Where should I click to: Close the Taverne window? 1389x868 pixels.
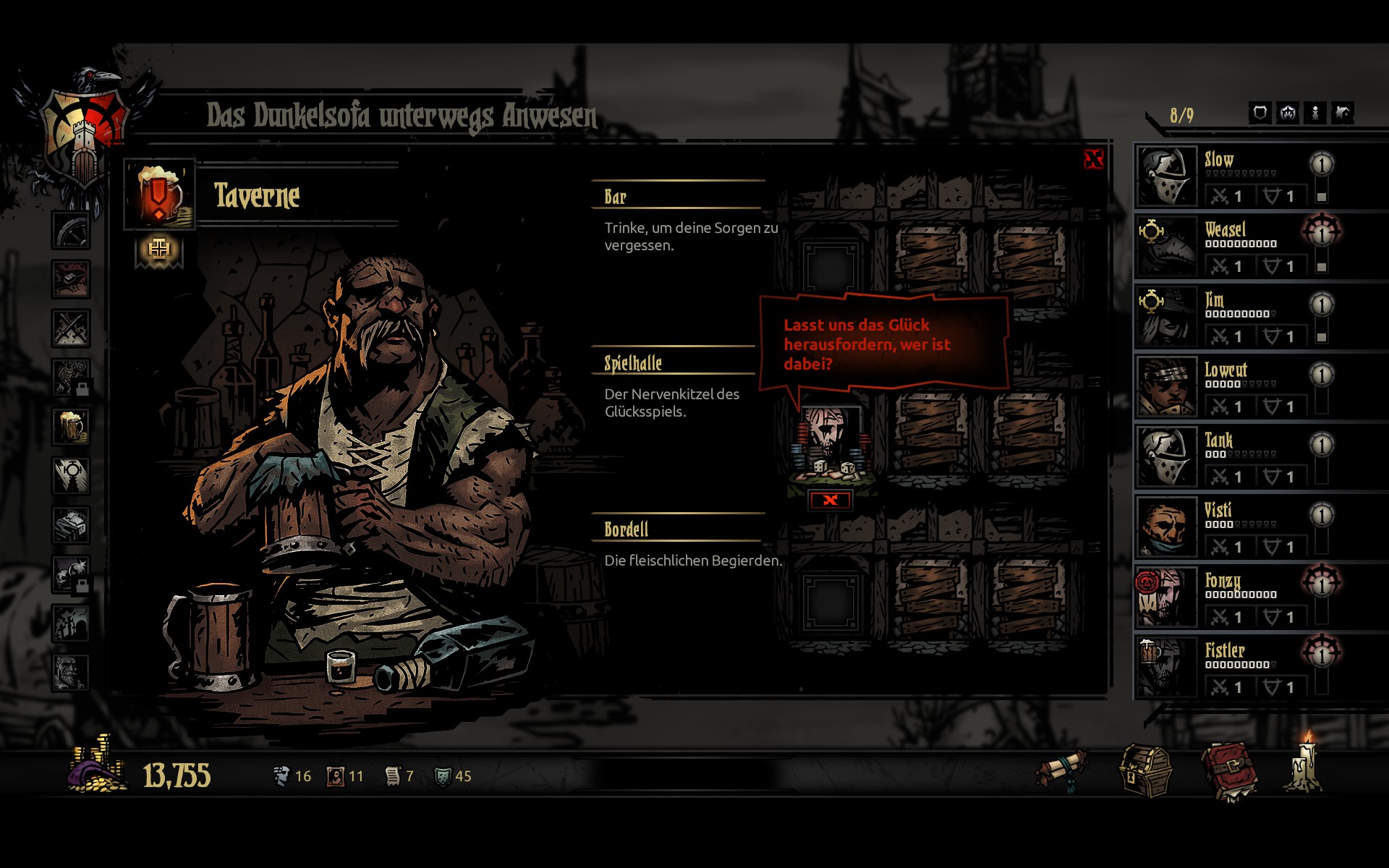click(1093, 159)
